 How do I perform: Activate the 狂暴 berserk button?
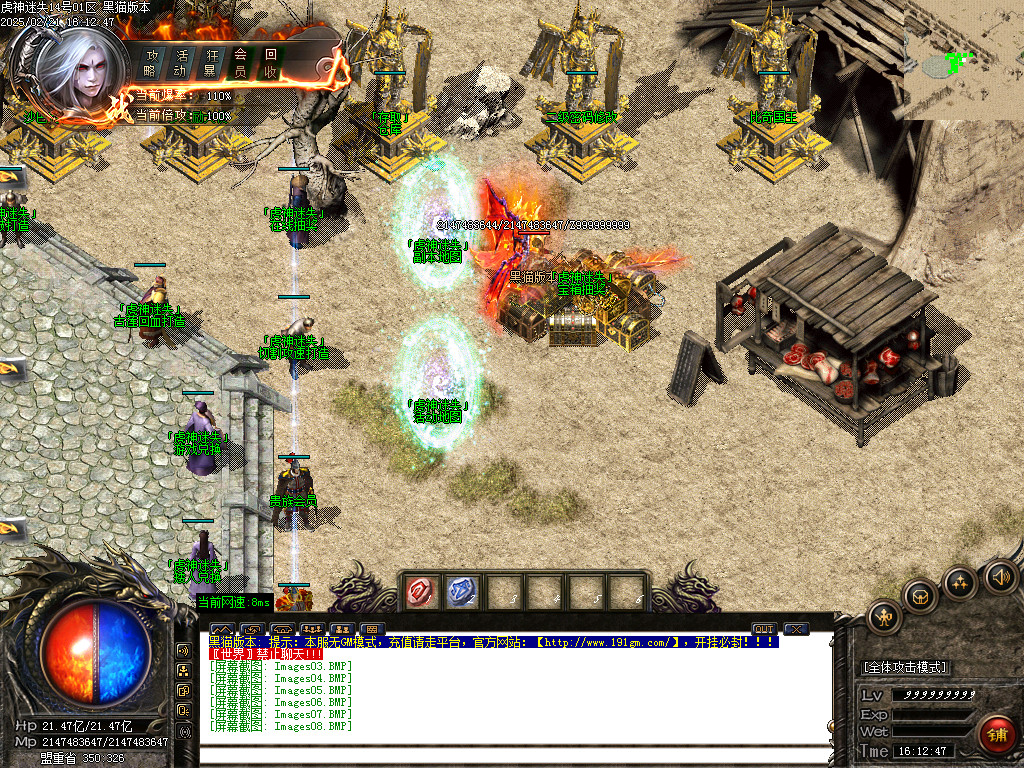pos(211,62)
